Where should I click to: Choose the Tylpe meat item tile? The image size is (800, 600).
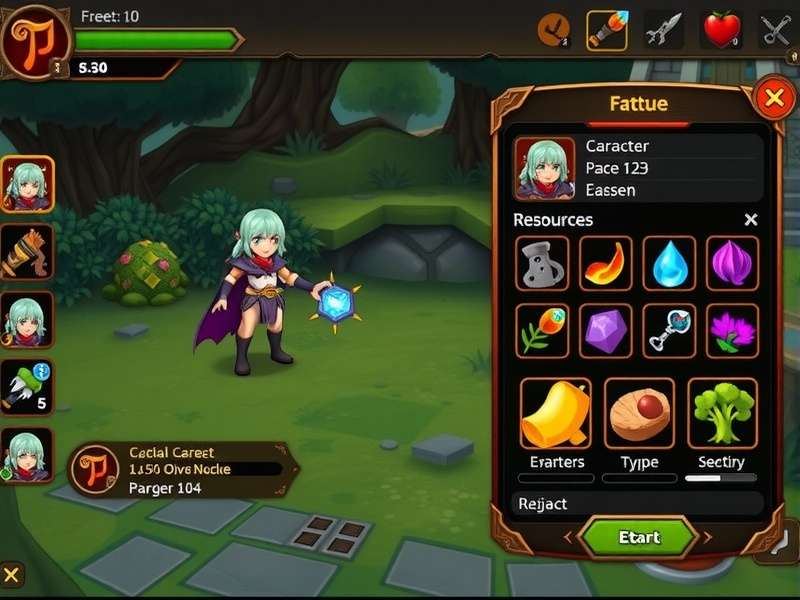[639, 413]
